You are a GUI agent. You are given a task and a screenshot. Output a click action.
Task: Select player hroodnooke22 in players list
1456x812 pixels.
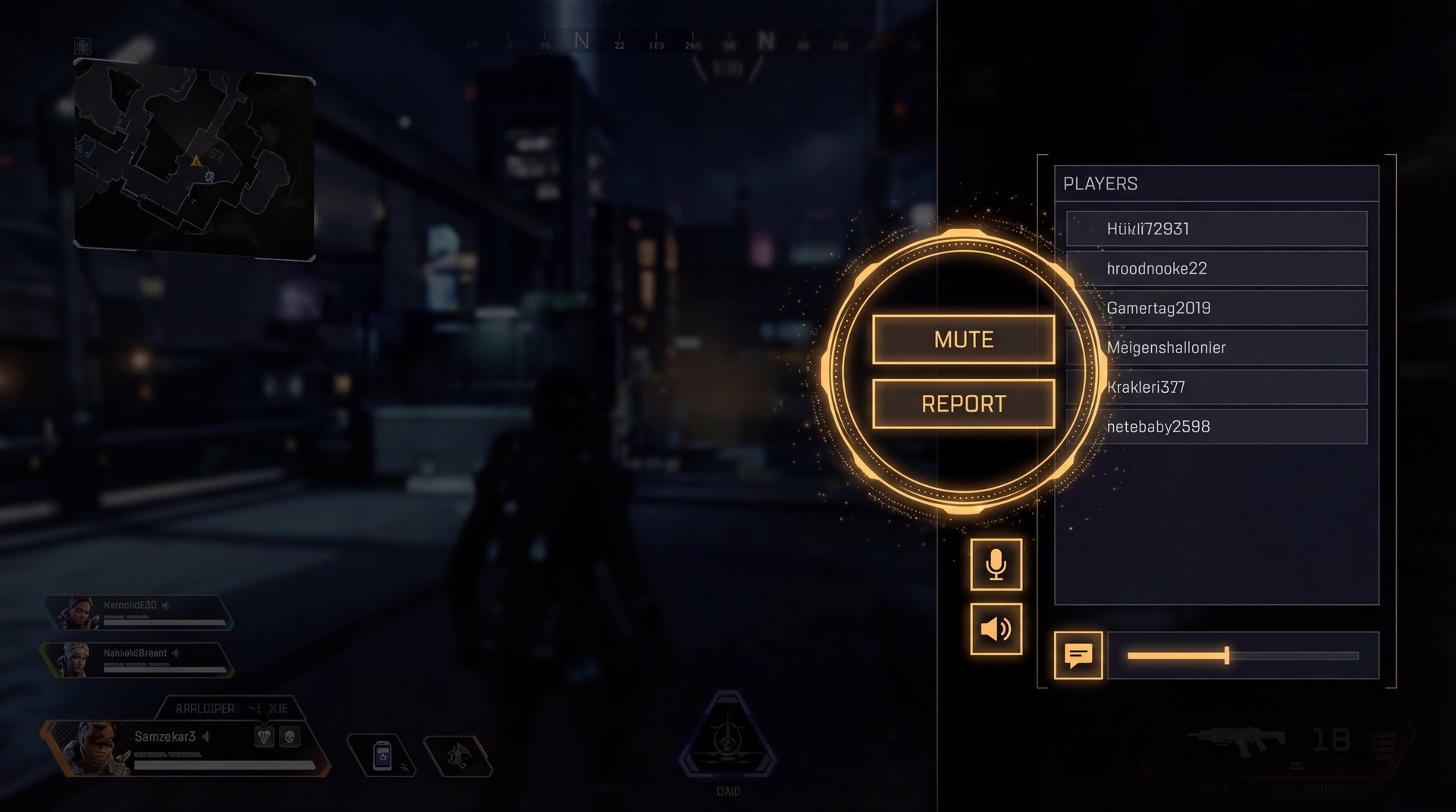point(1216,268)
